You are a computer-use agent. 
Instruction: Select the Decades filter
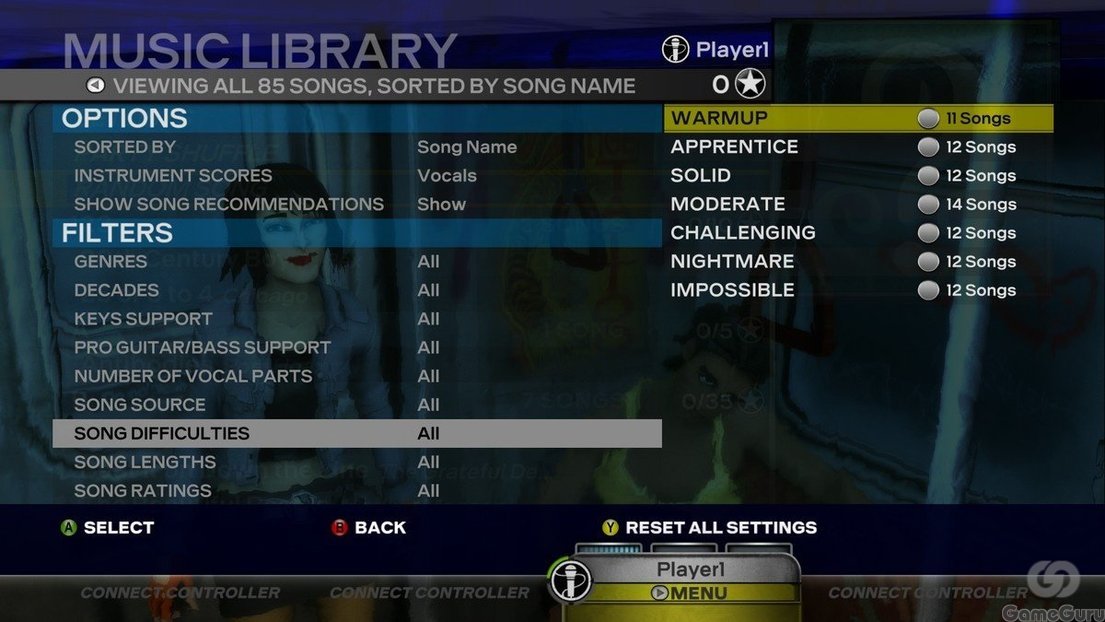pos(117,290)
